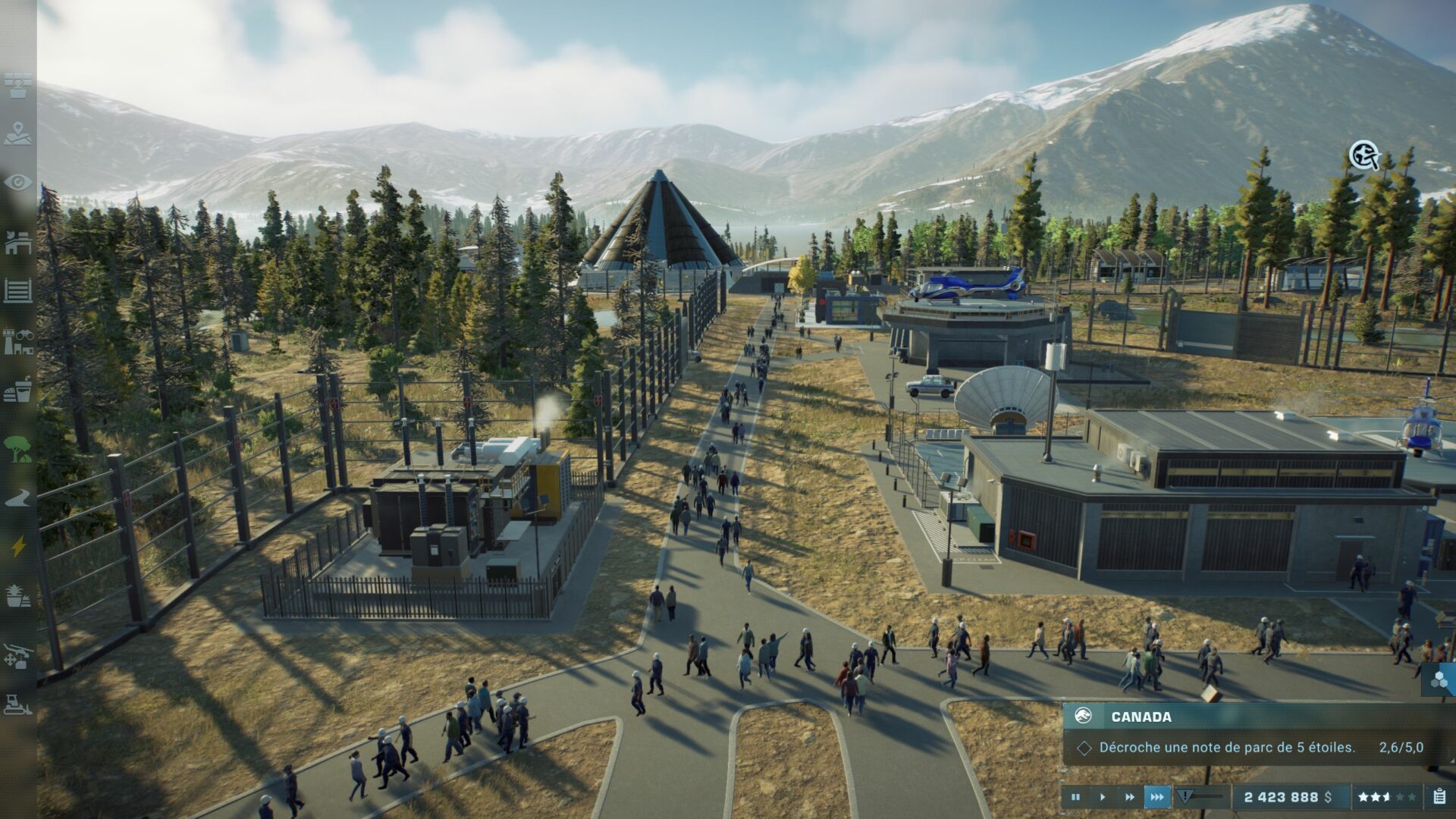Open the control tower and binoculars menu
This screenshot has width=1456, height=819.
click(x=18, y=341)
